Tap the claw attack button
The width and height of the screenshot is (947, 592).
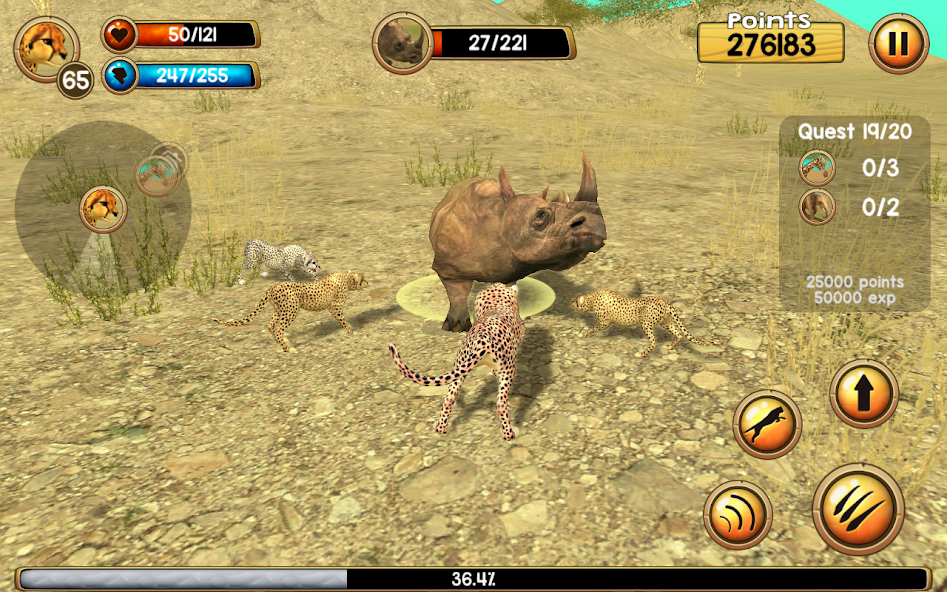click(x=857, y=510)
